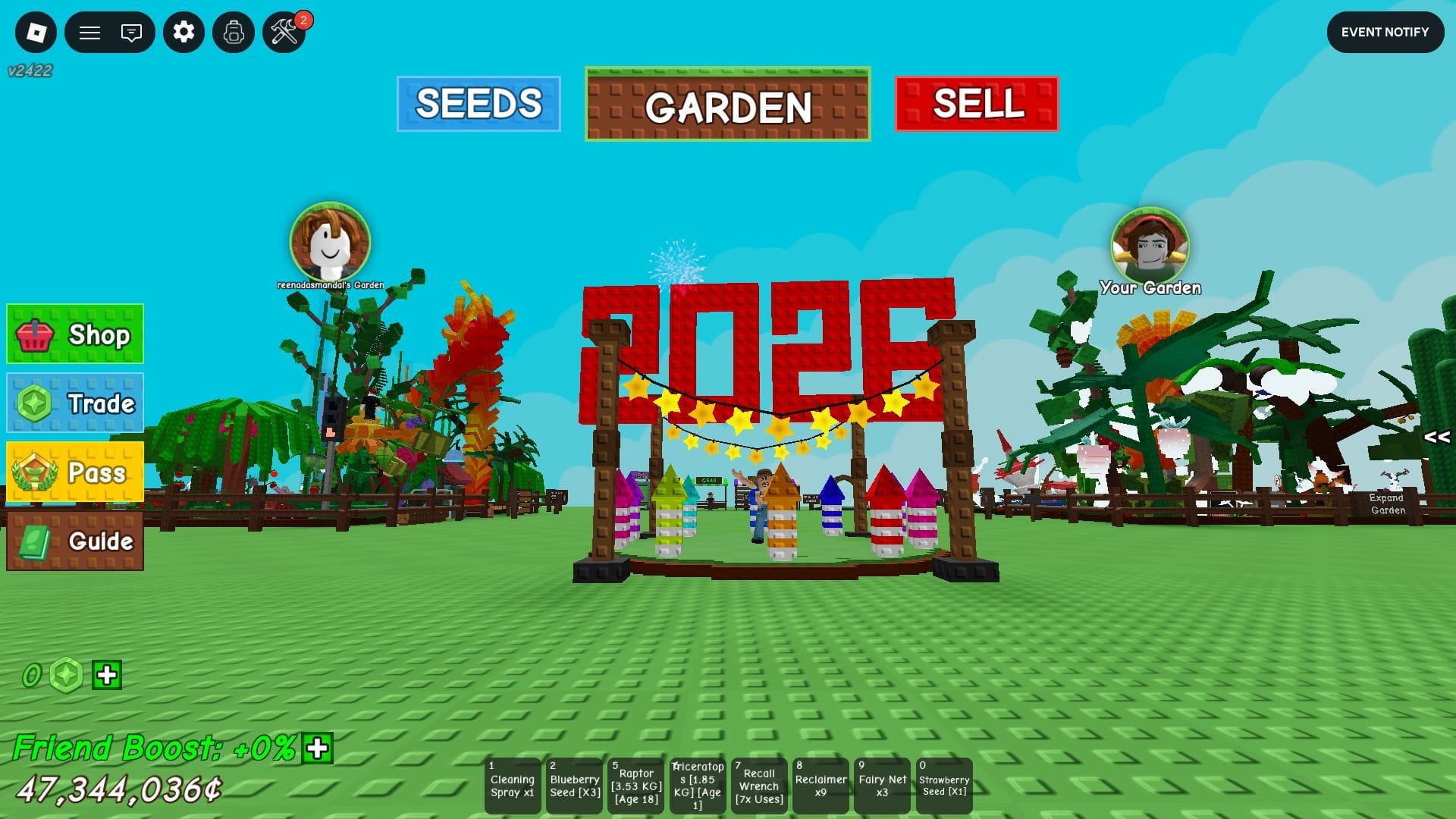
Task: Open the SEEDS tab
Action: [479, 105]
